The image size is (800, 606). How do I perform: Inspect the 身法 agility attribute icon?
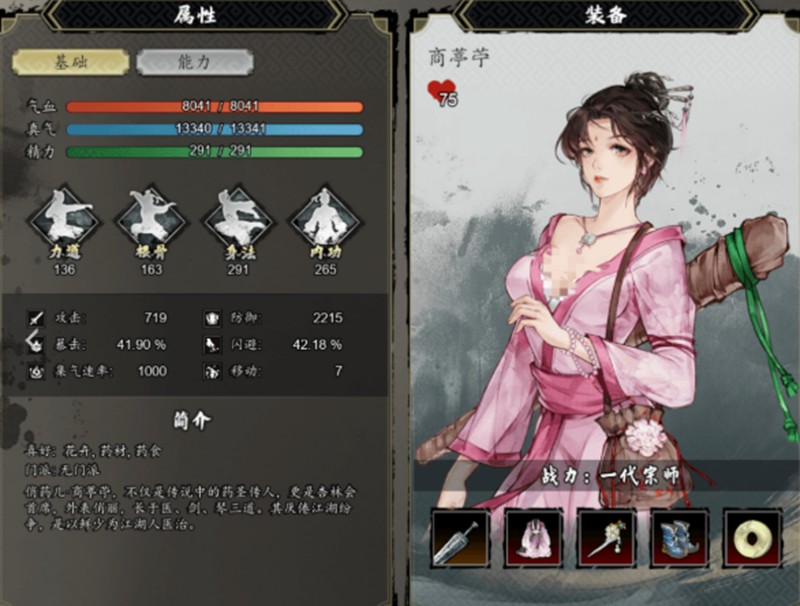pyautogui.click(x=238, y=222)
